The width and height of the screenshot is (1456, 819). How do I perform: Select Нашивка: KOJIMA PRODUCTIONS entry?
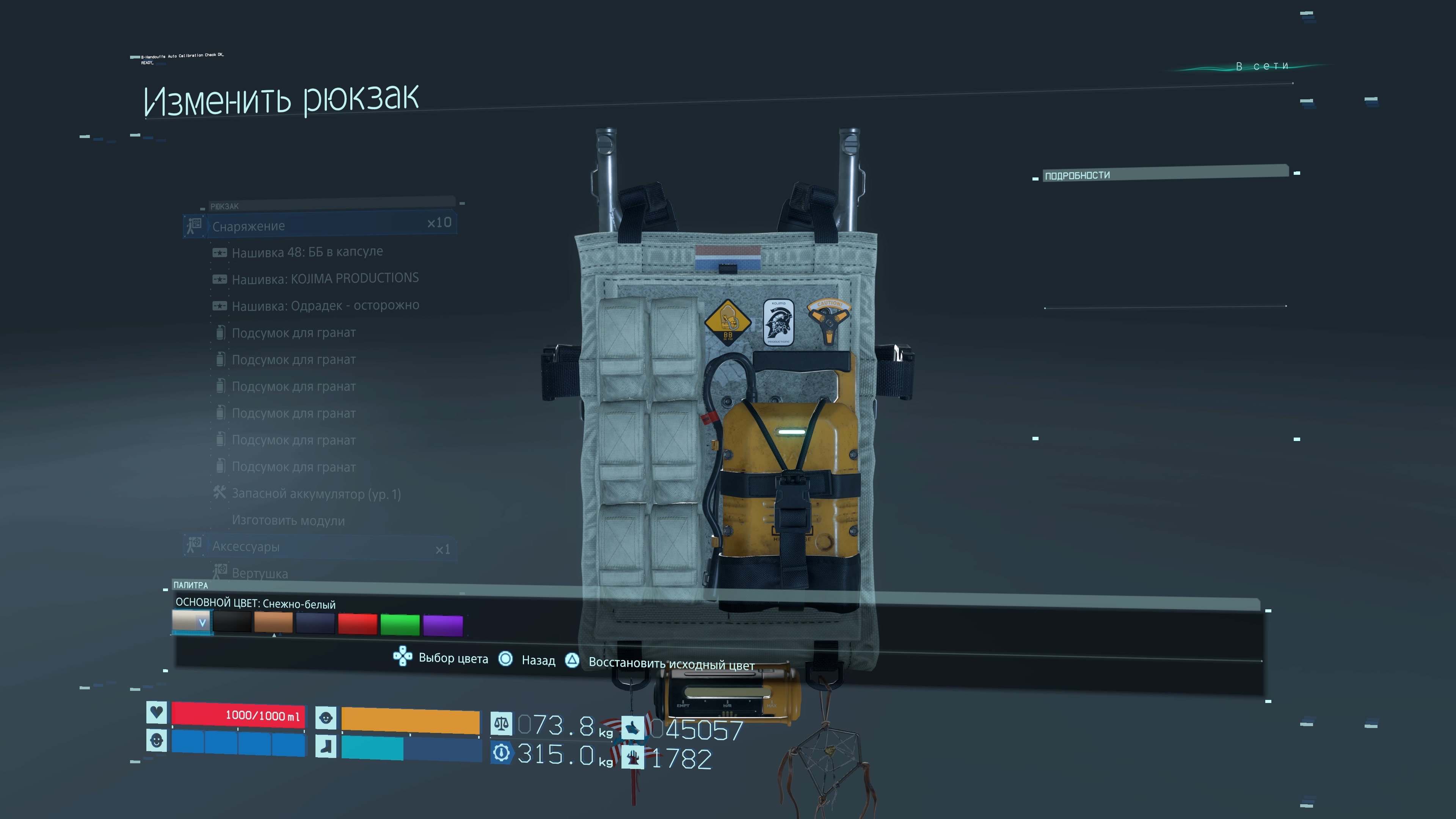pos(325,279)
